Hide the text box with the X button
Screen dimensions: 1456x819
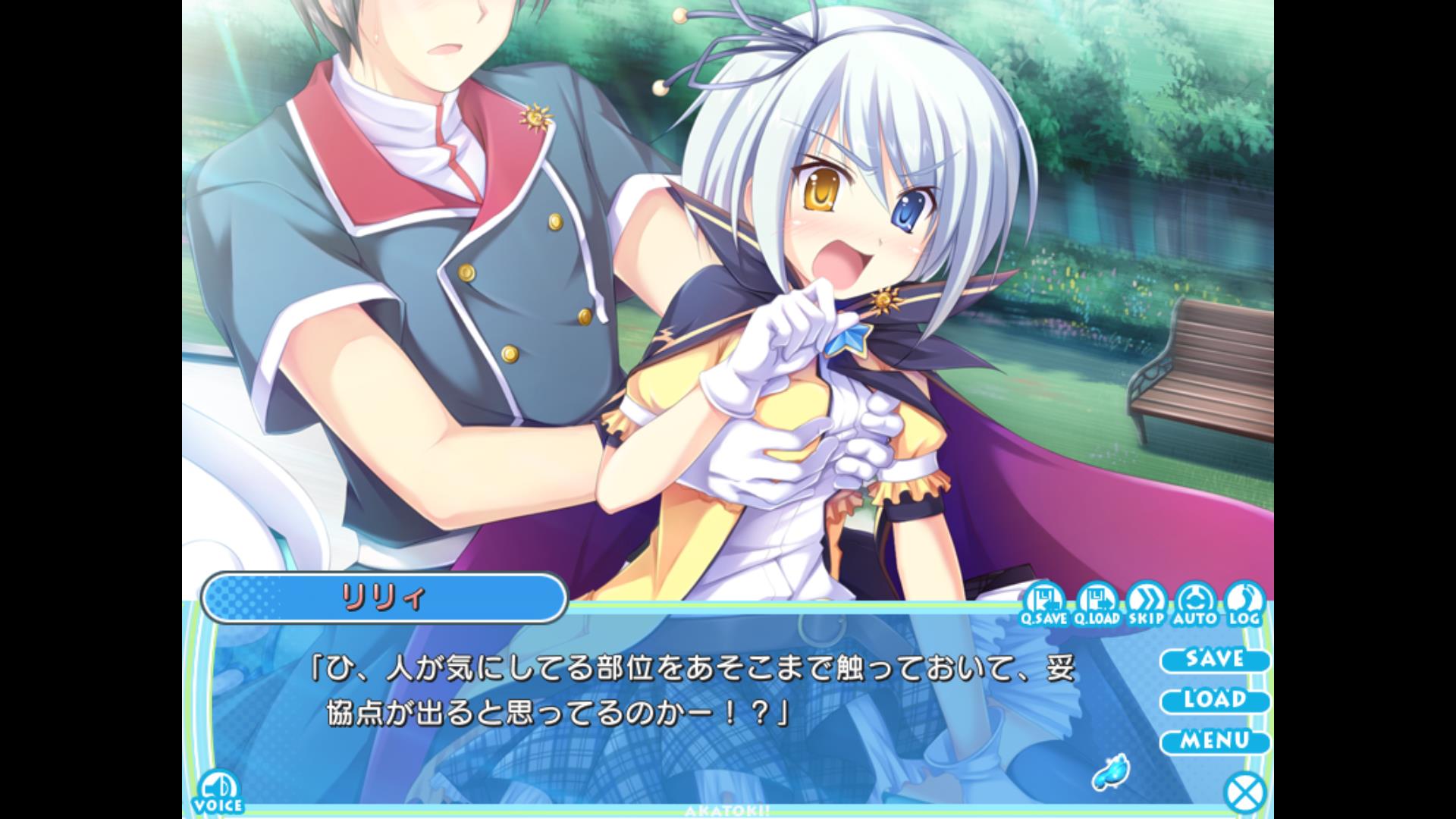pos(1245,794)
